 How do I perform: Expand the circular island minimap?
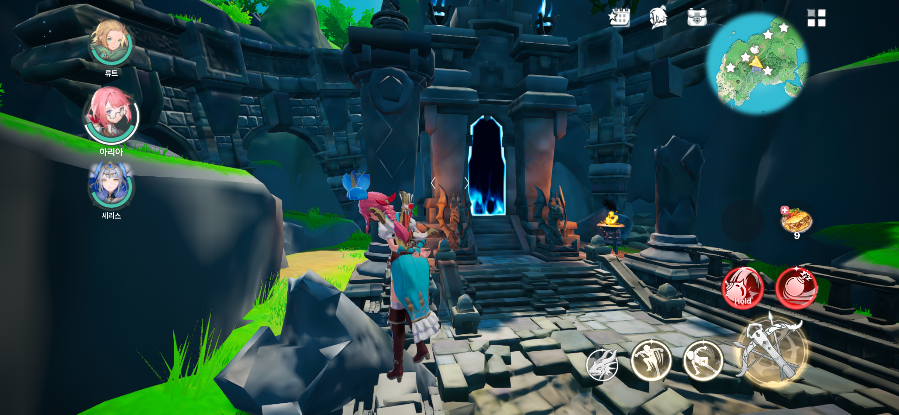click(x=757, y=61)
